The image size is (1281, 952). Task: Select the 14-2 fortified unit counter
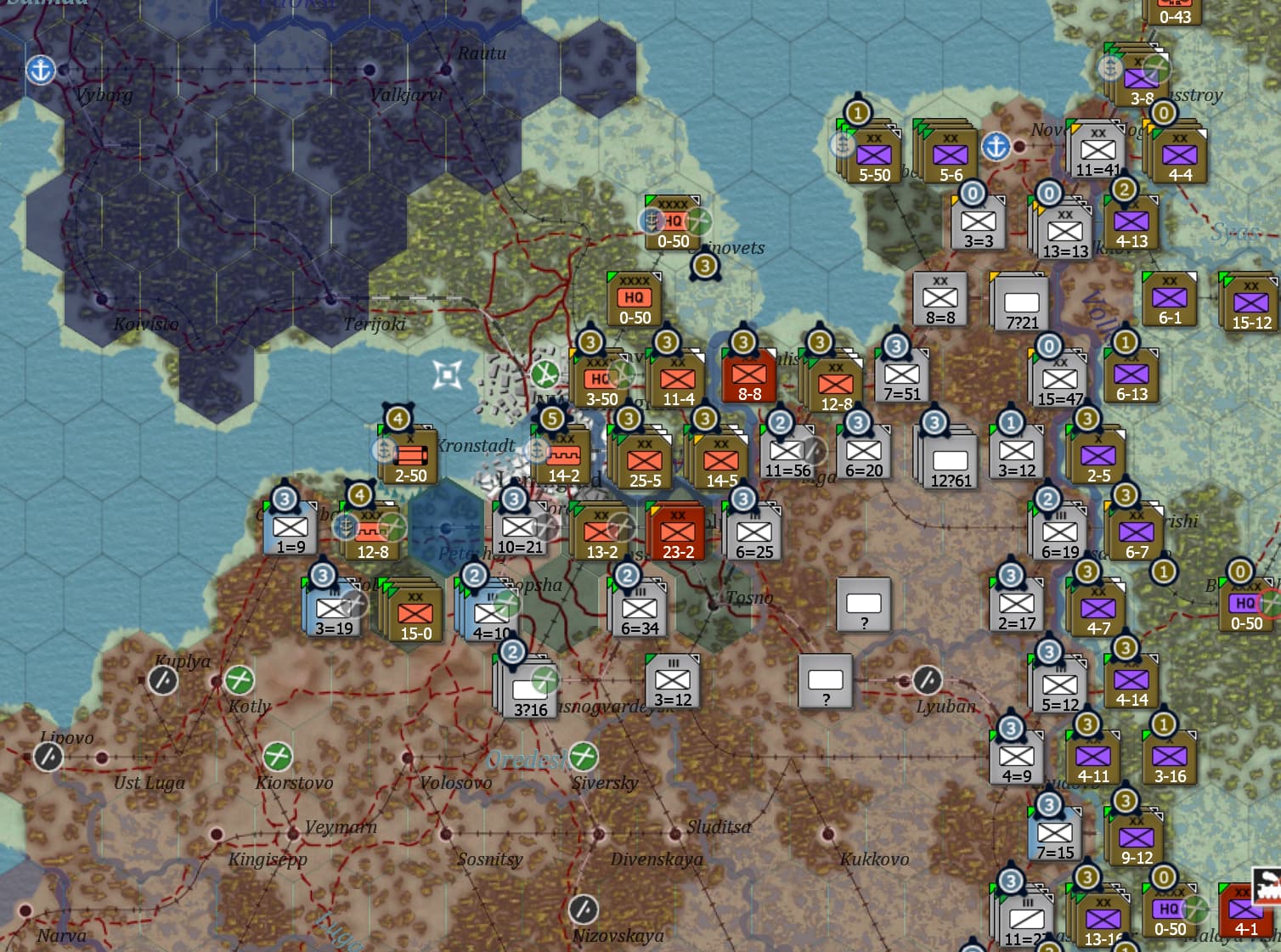[x=563, y=458]
